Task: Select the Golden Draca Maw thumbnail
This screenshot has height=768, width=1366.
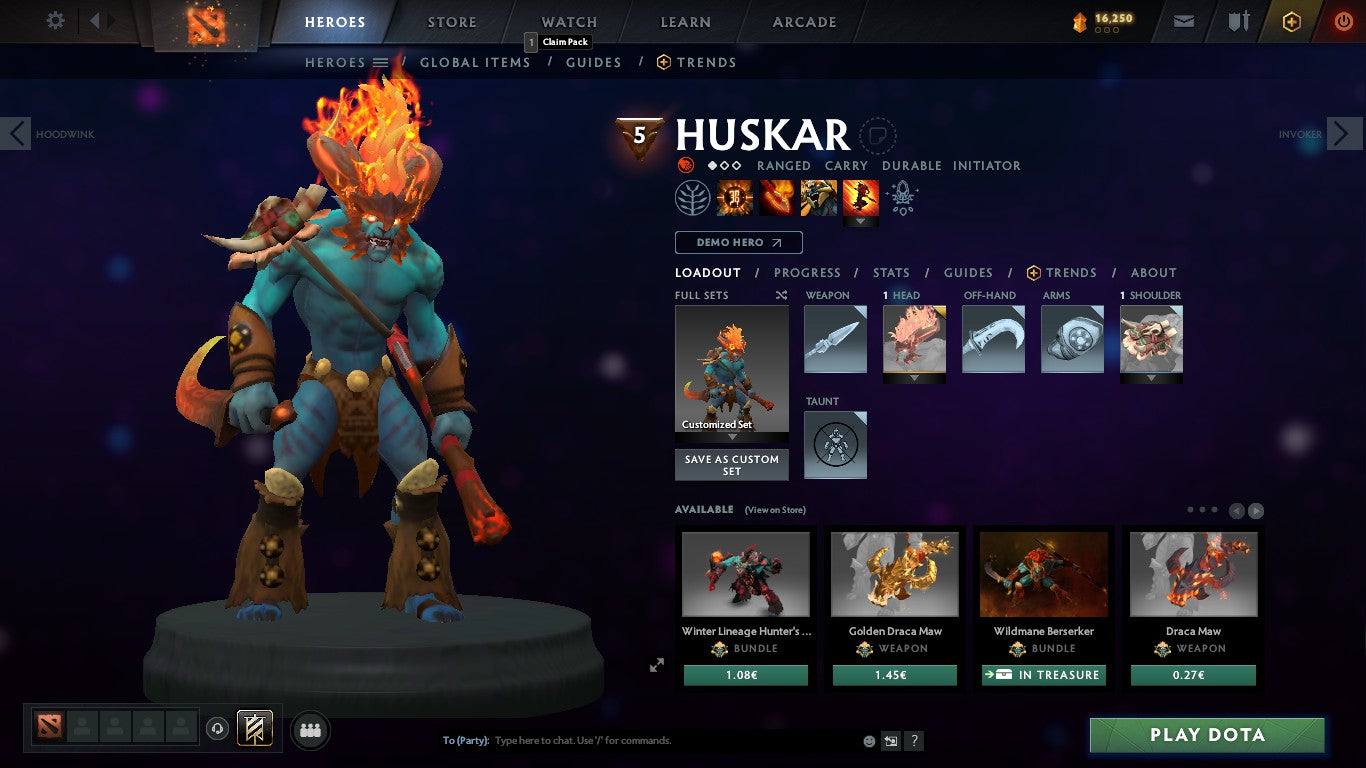Action: (894, 573)
